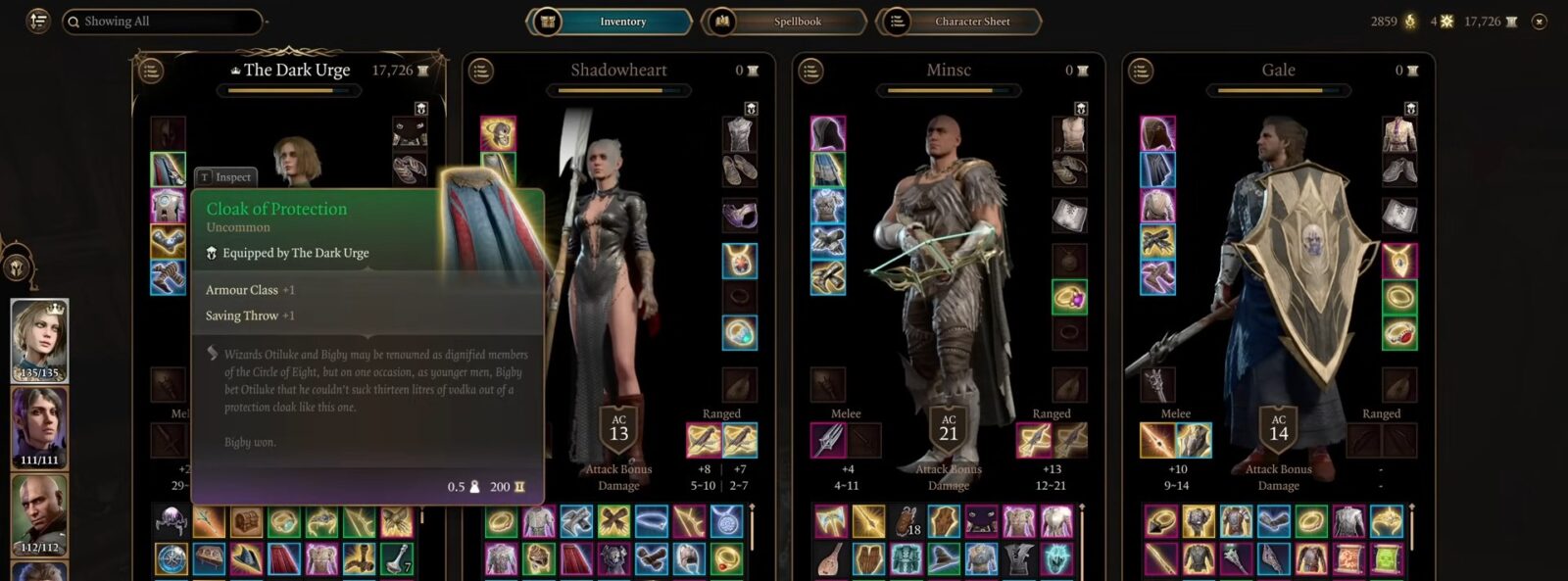The height and width of the screenshot is (581, 1568).
Task: Select Gale's equipped helmet slot
Action: coord(1157,134)
